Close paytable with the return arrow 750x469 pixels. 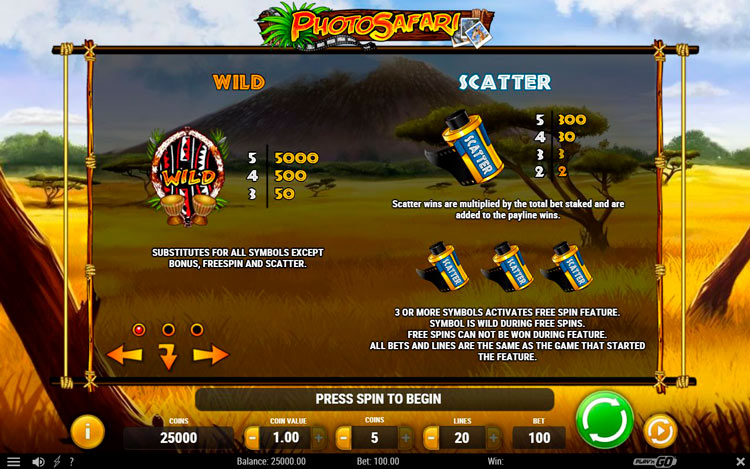[x=168, y=356]
